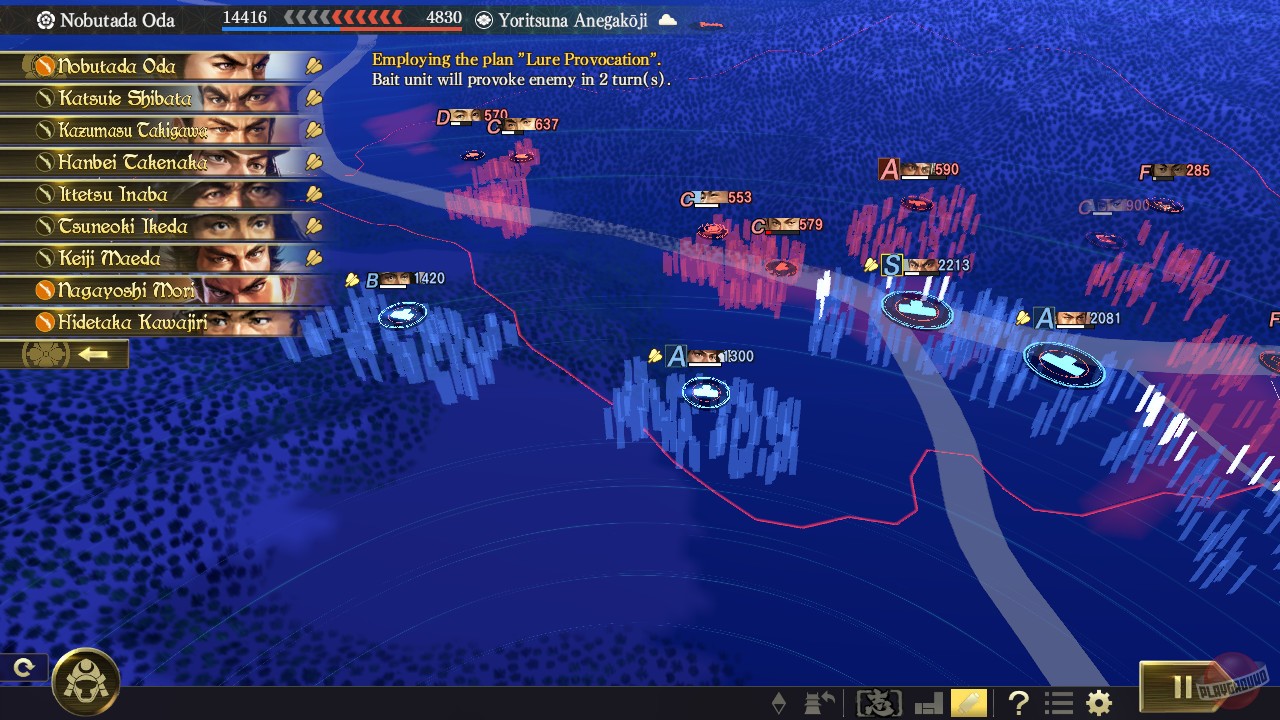Open the droplet supply icon in the bottom toolbar
Image resolution: width=1280 pixels, height=720 pixels.
click(778, 703)
